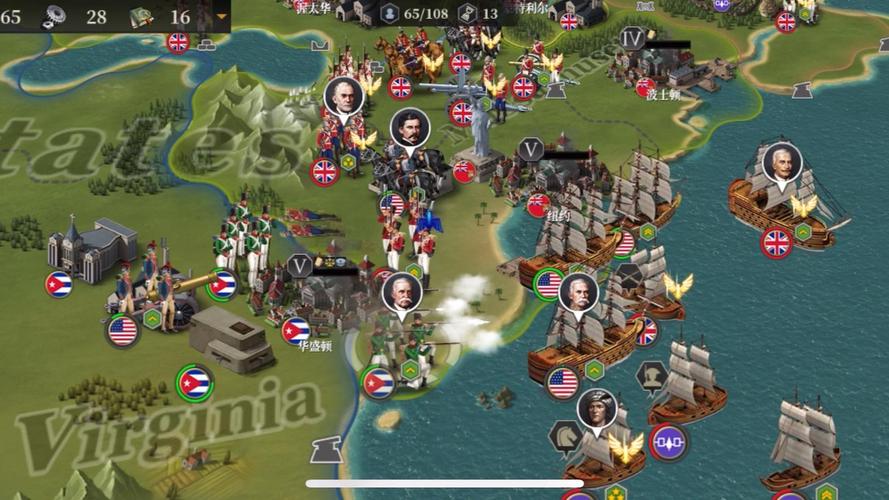Expand the resource bar dropdown arrow

221,17
